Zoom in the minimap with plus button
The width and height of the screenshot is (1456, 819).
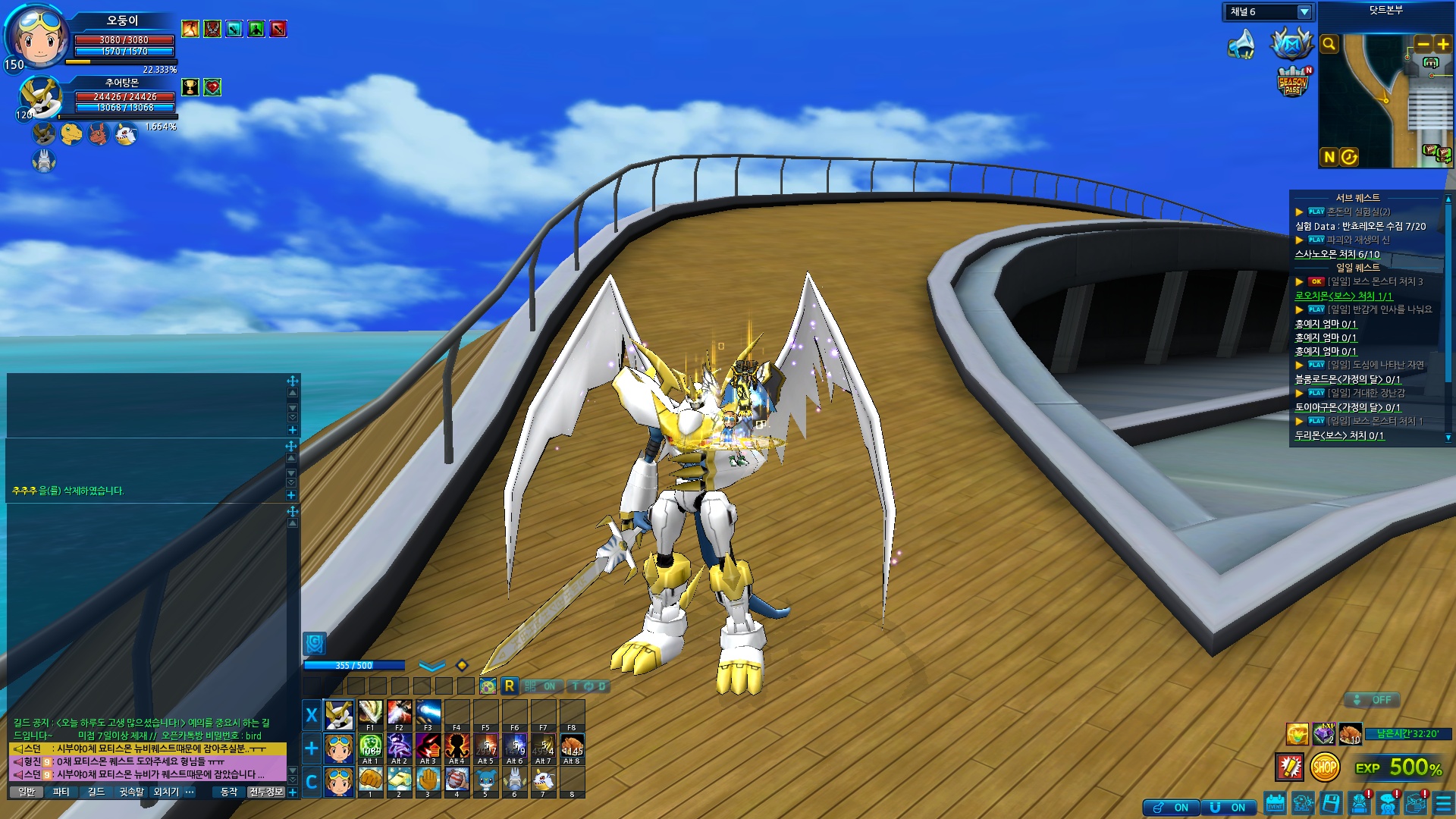(x=1442, y=44)
